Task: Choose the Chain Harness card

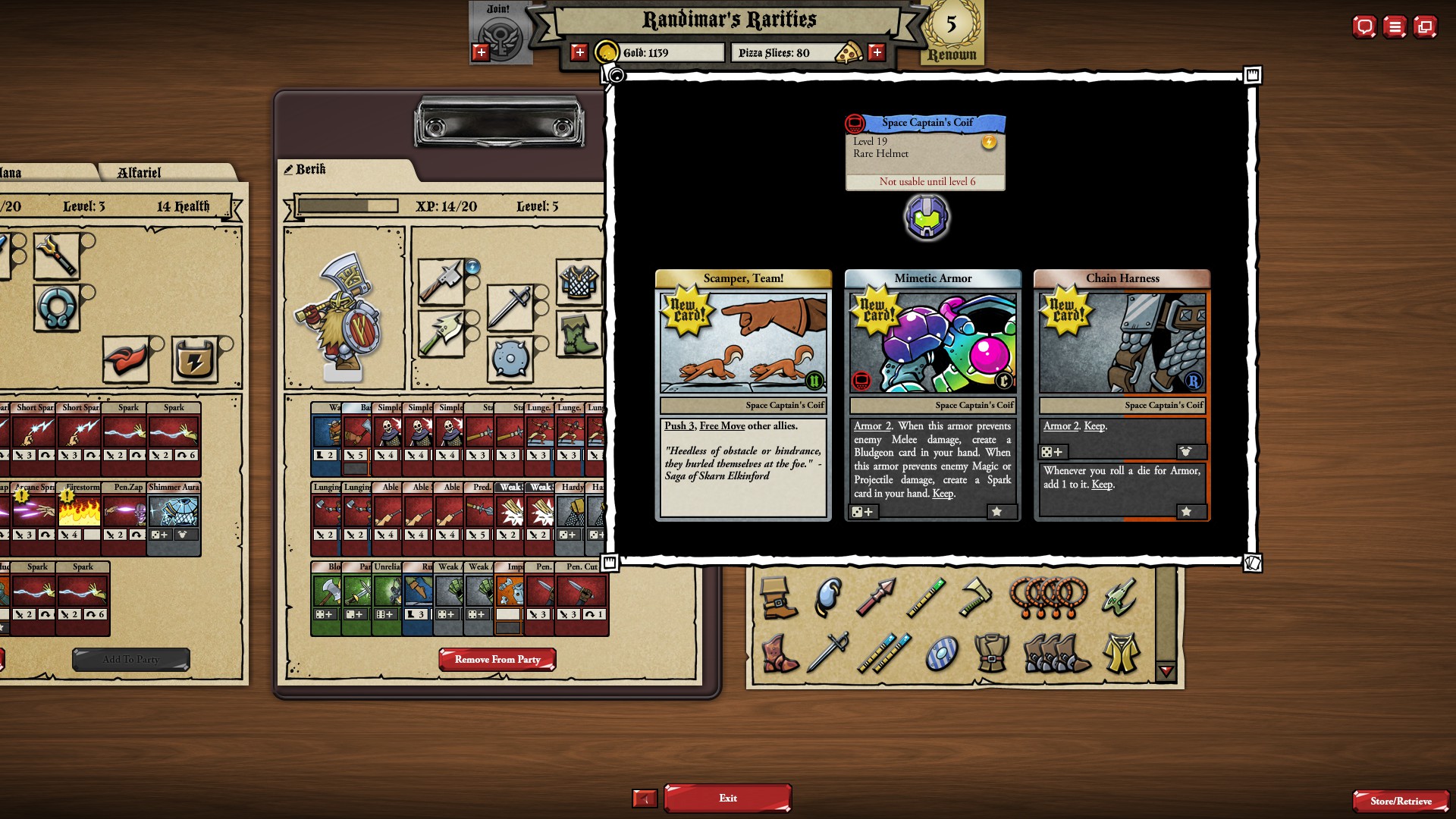Action: (x=1122, y=394)
